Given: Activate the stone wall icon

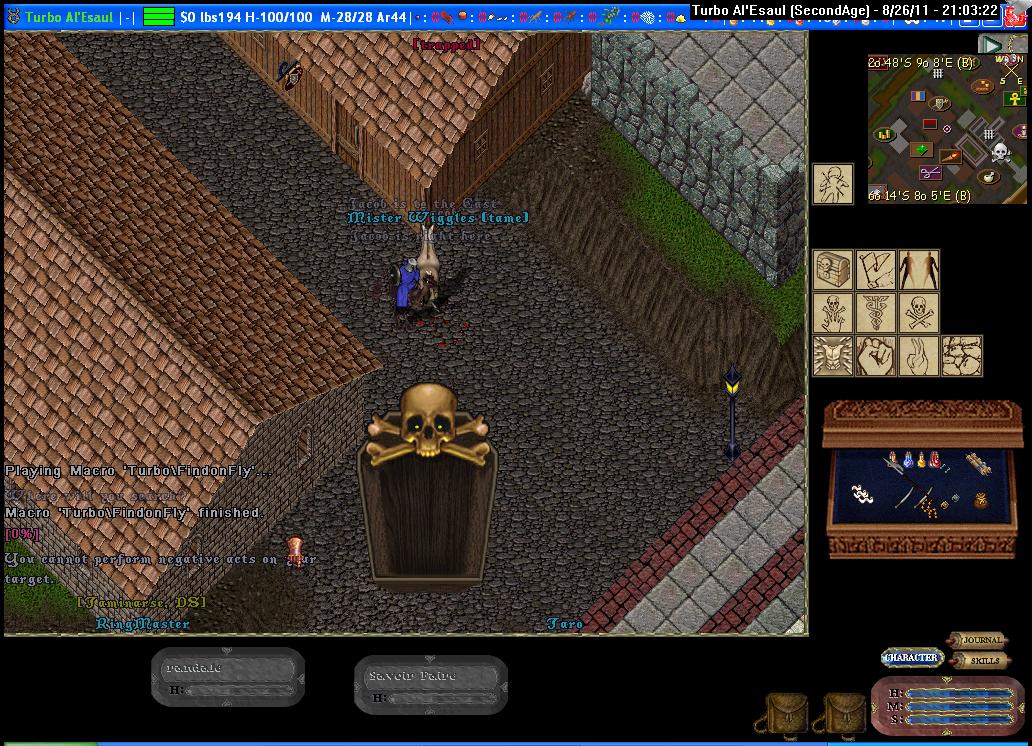Looking at the screenshot, I should pos(962,355).
